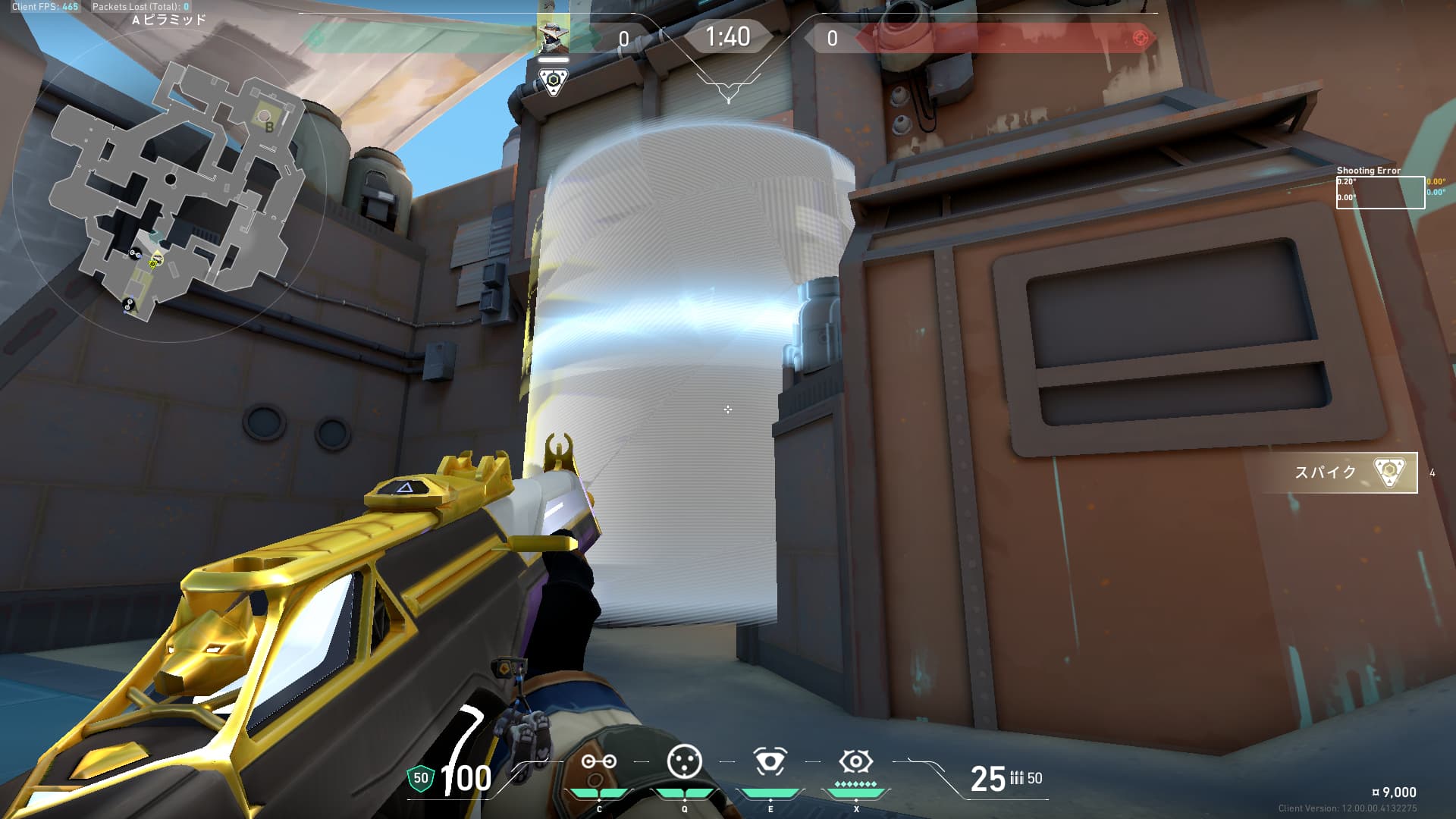
Task: Activate the Cyber Cage ability icon
Action: pyautogui.click(x=684, y=761)
